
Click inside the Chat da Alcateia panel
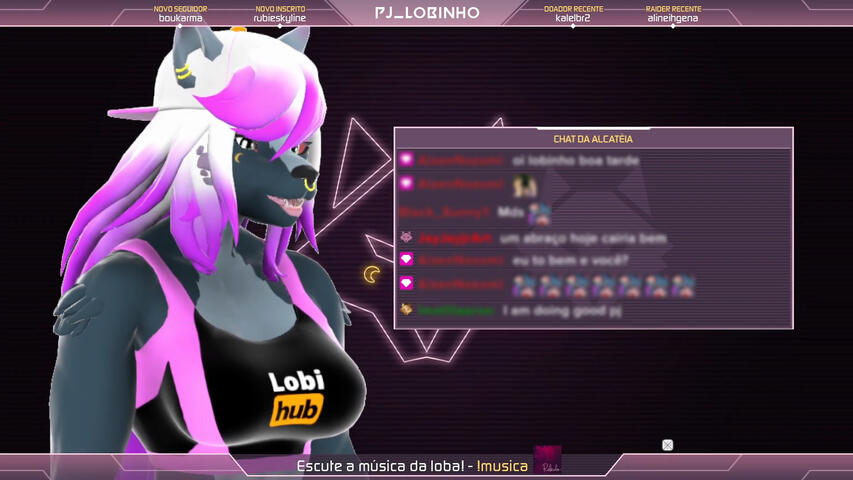click(x=593, y=236)
